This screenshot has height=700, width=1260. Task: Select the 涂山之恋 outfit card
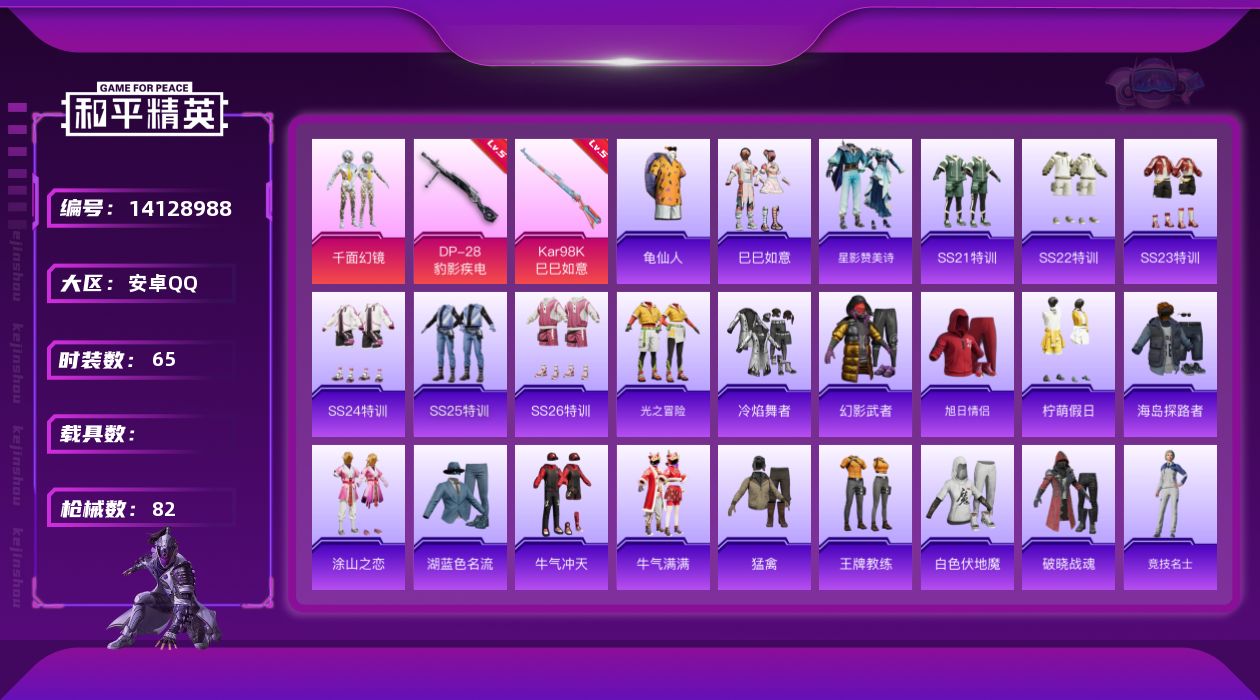(358, 517)
